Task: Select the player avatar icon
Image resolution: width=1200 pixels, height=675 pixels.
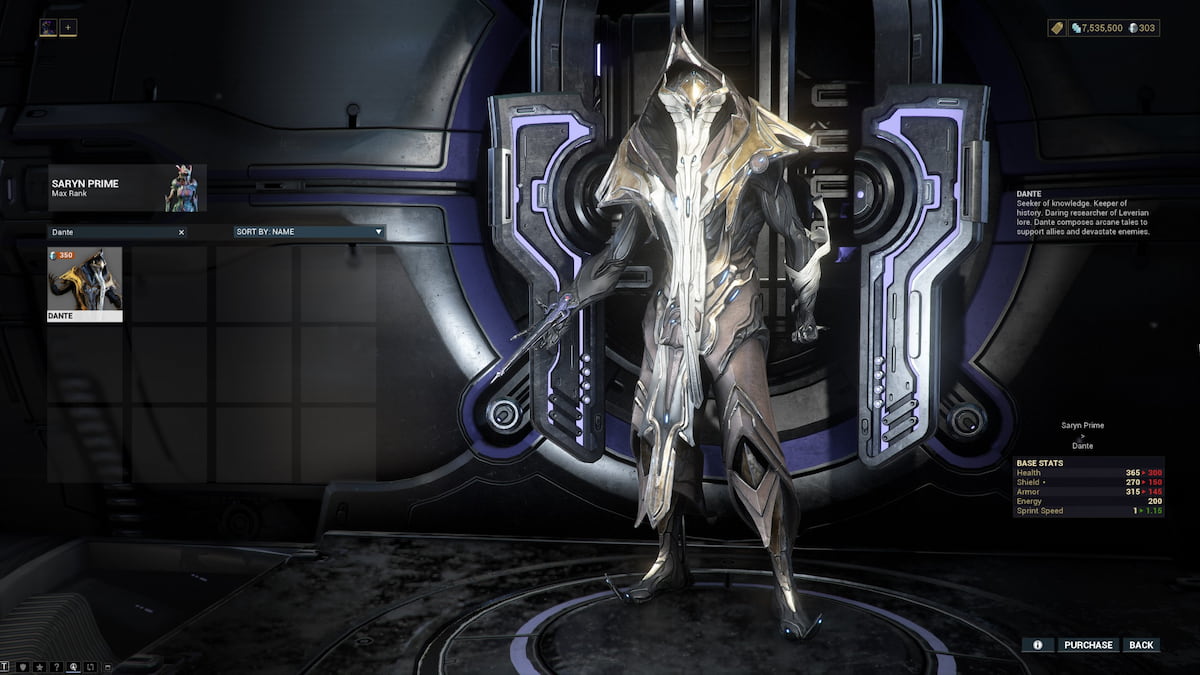Action: pyautogui.click(x=48, y=28)
